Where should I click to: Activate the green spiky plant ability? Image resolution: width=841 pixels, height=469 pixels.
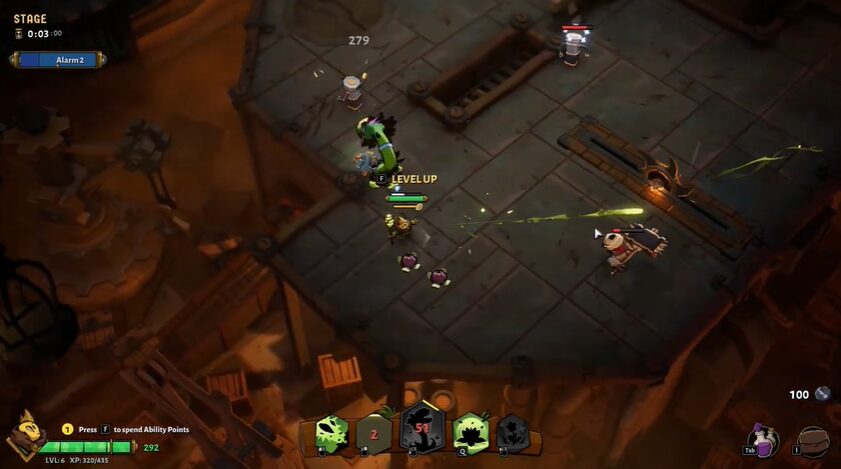(x=331, y=434)
